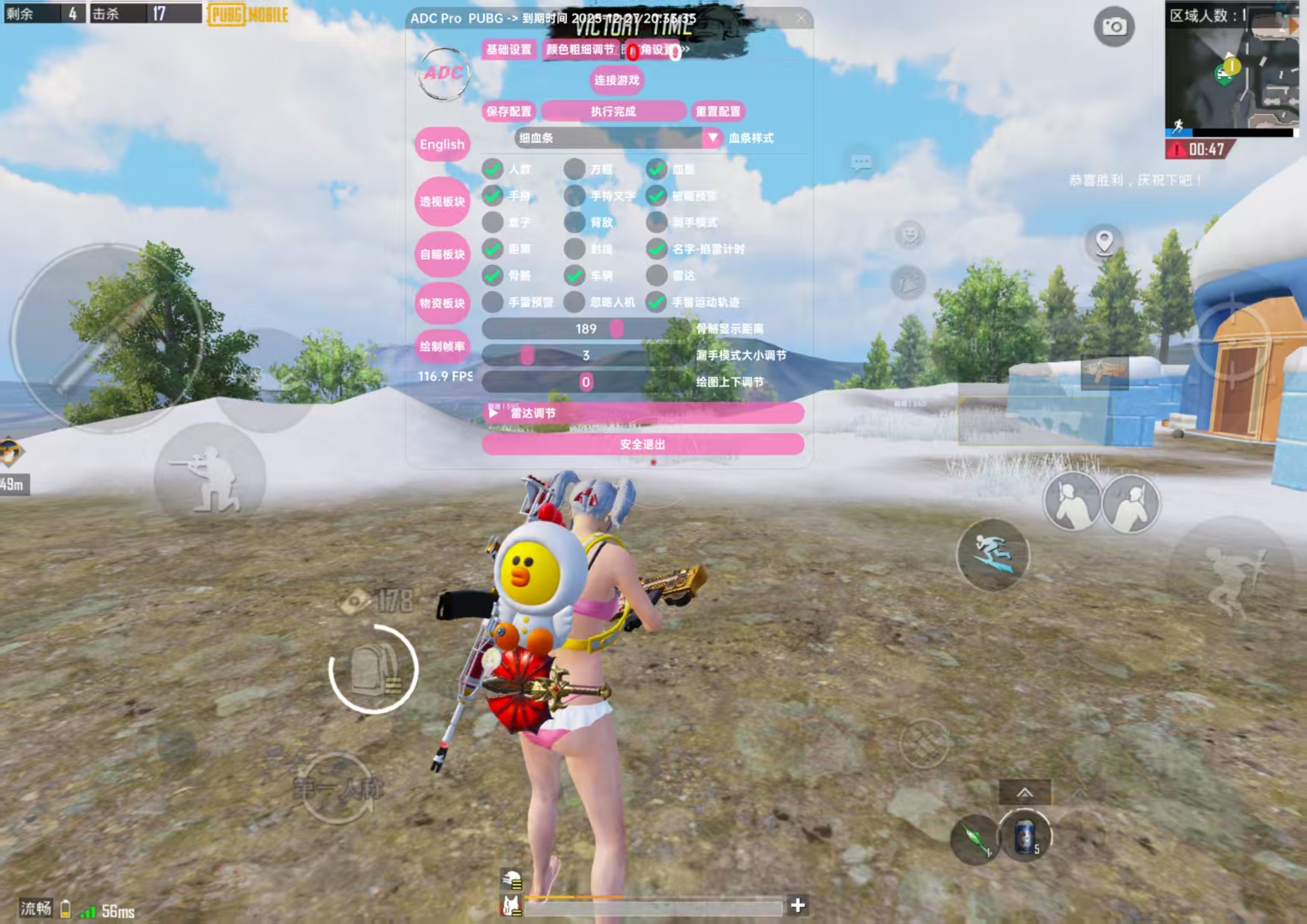Select the energy drink item slot
This screenshot has height=924, width=1307.
1024,836
